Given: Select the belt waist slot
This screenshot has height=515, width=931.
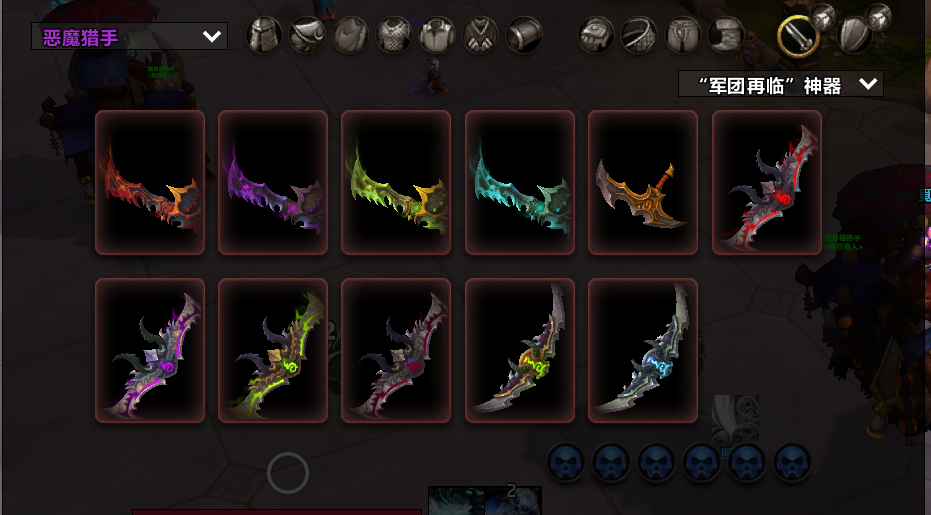Looking at the screenshot, I should pos(640,35).
